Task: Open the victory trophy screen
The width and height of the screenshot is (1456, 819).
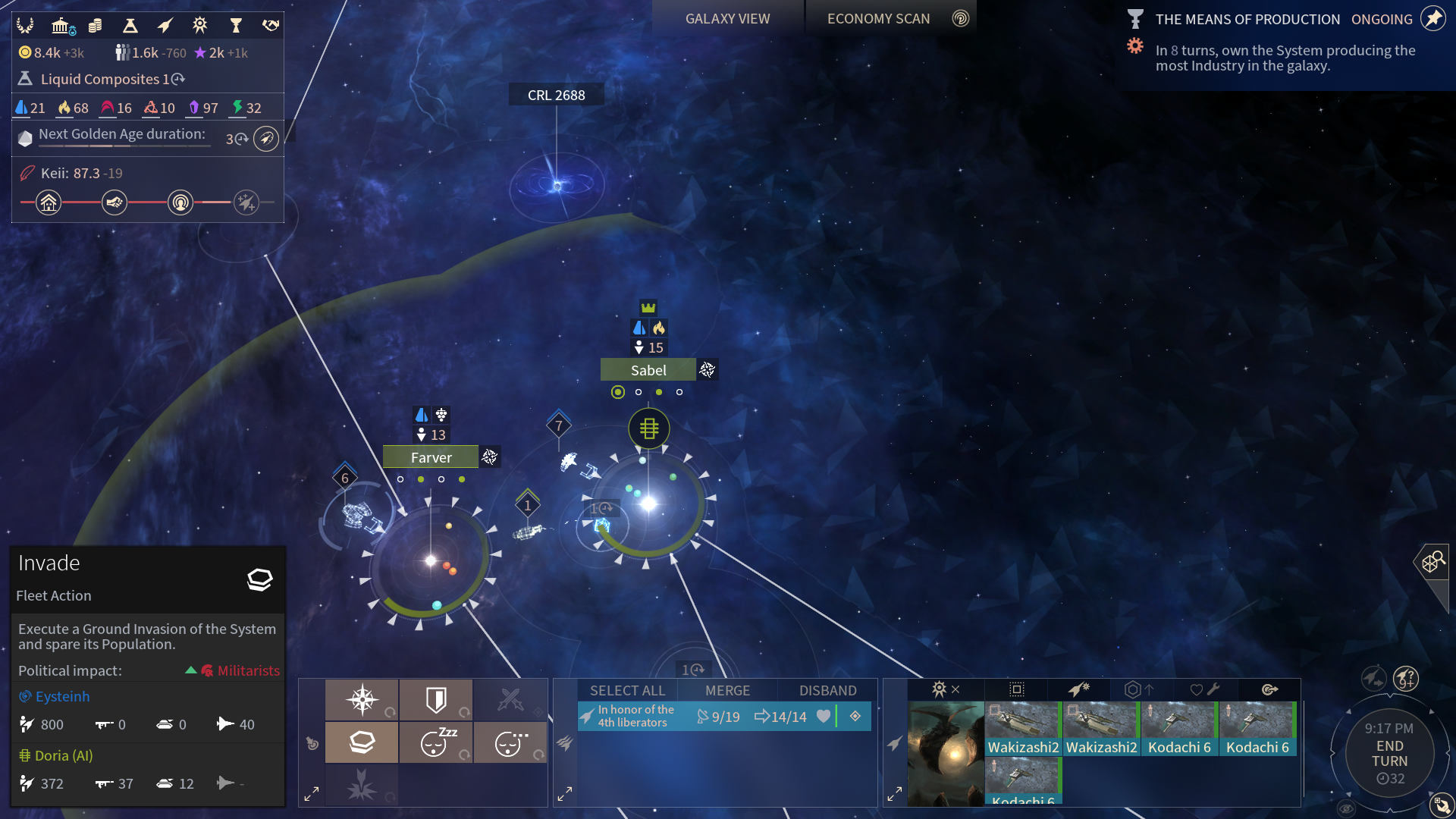Action: pyautogui.click(x=236, y=27)
